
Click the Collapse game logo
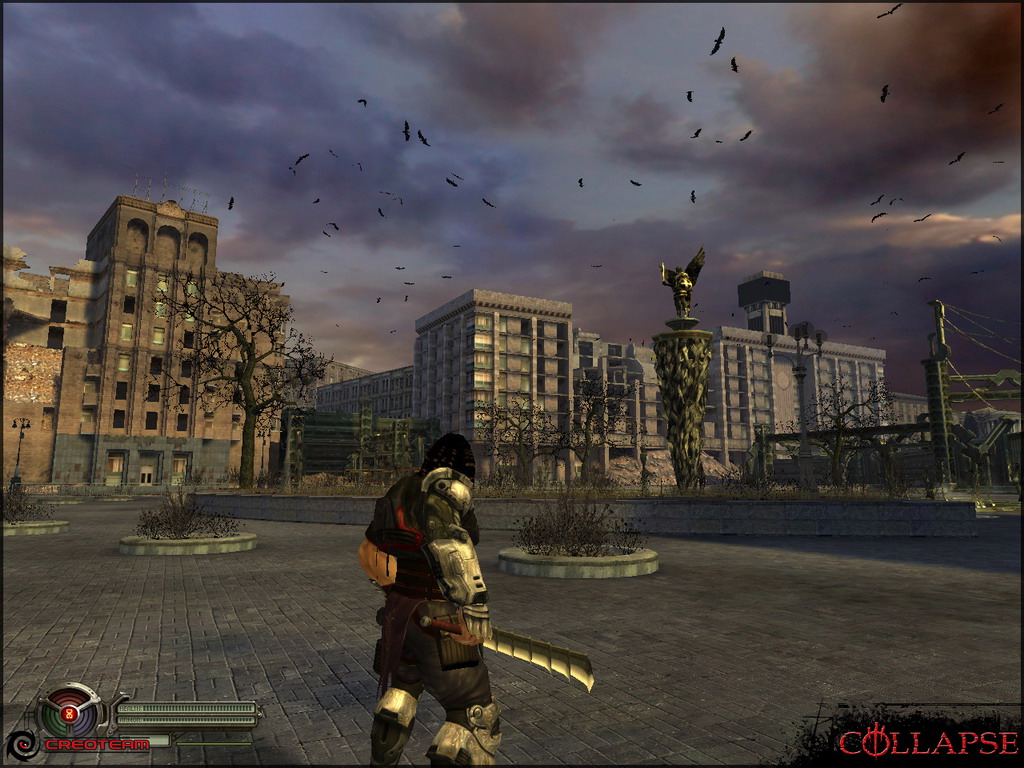[x=927, y=741]
